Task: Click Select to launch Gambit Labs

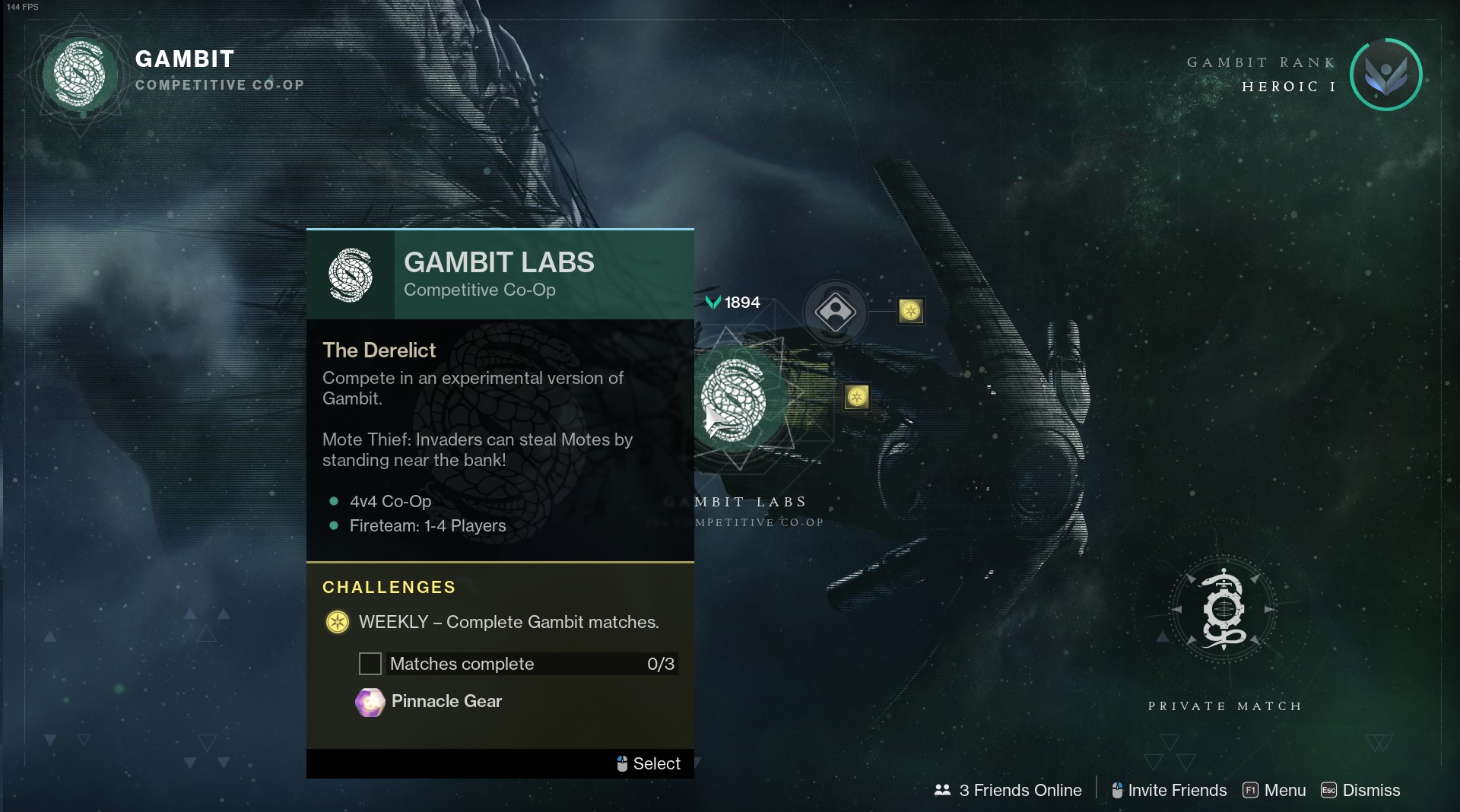Action: pos(656,763)
